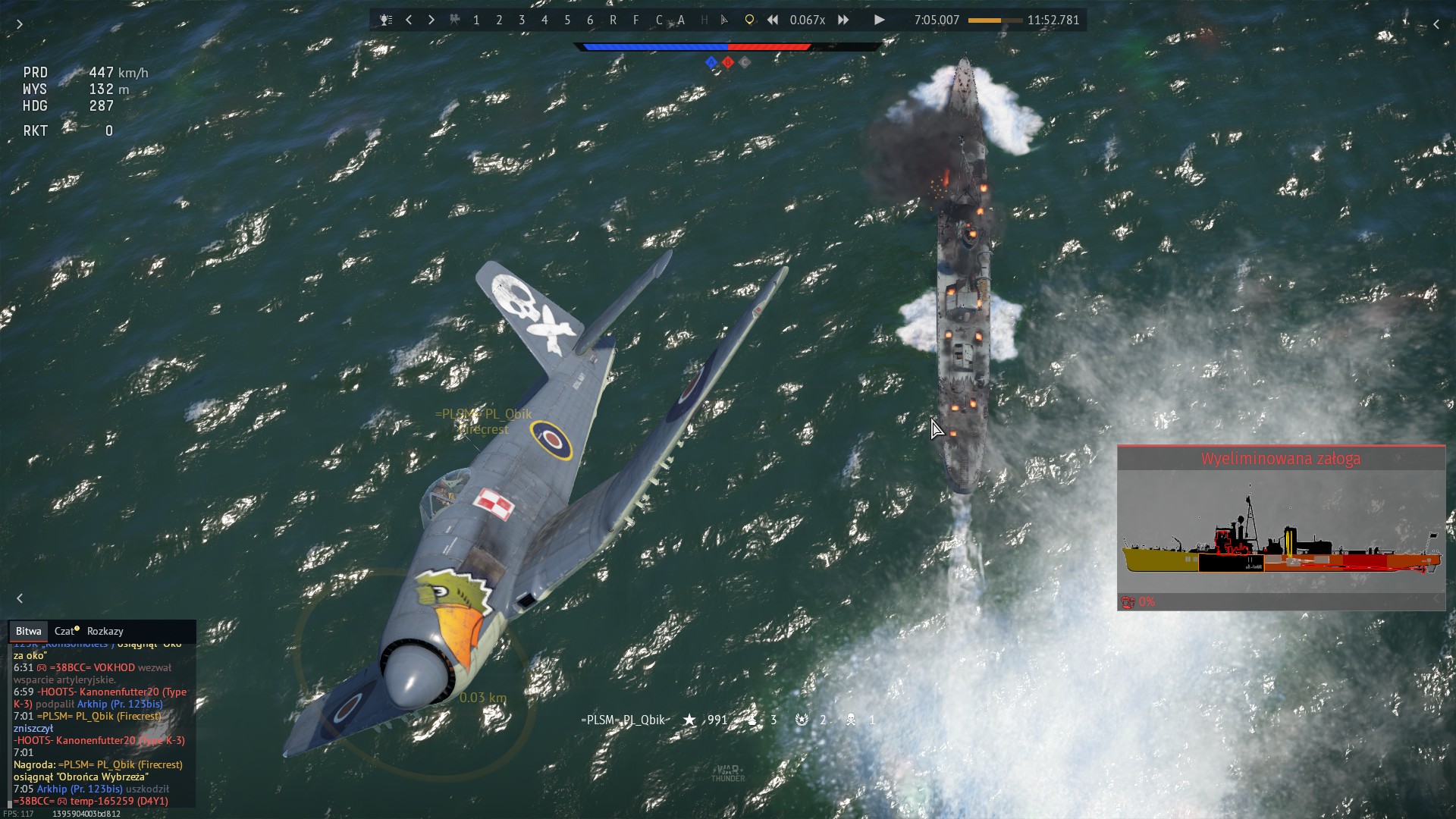Open the trophy scoreboard list icon
The width and height of the screenshot is (1456, 819).
386,20
